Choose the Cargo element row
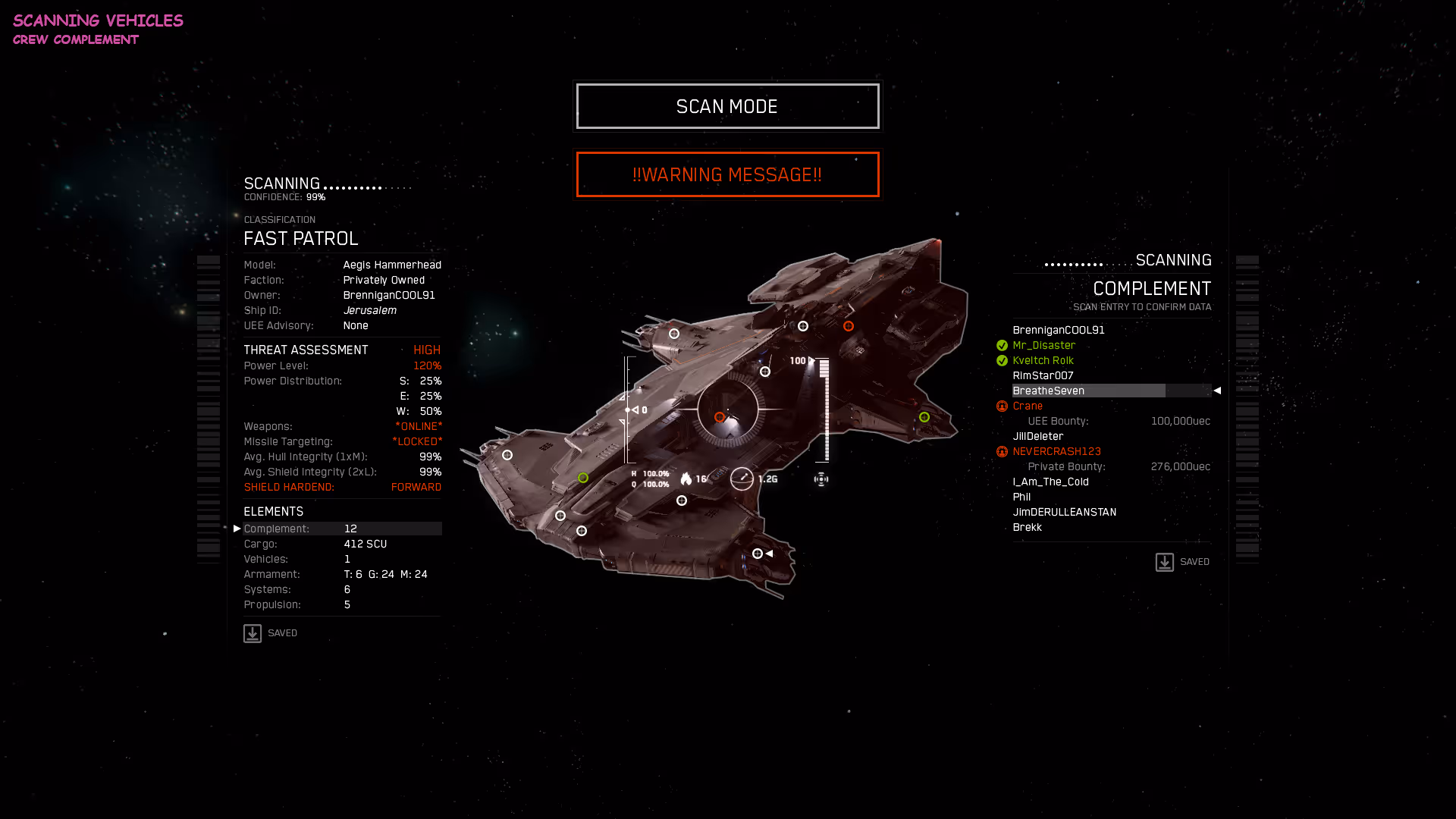1456x819 pixels. [342, 544]
